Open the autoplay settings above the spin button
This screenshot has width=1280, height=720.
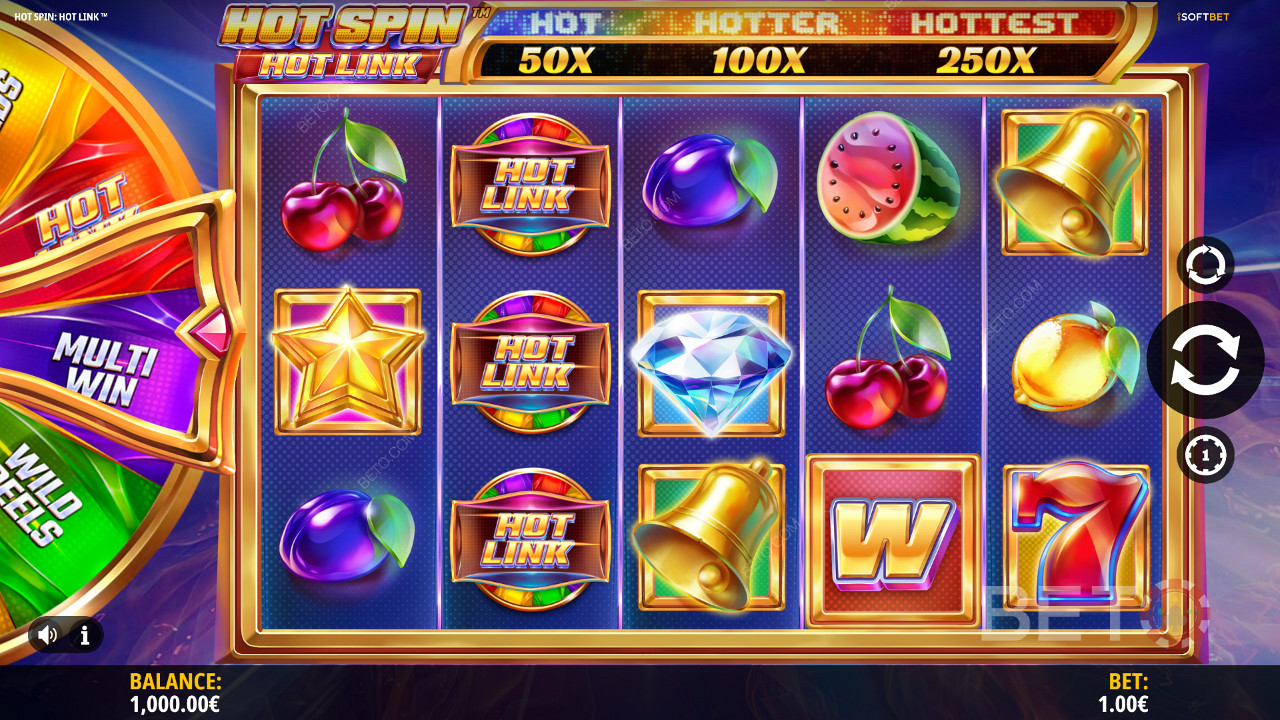click(x=1205, y=265)
